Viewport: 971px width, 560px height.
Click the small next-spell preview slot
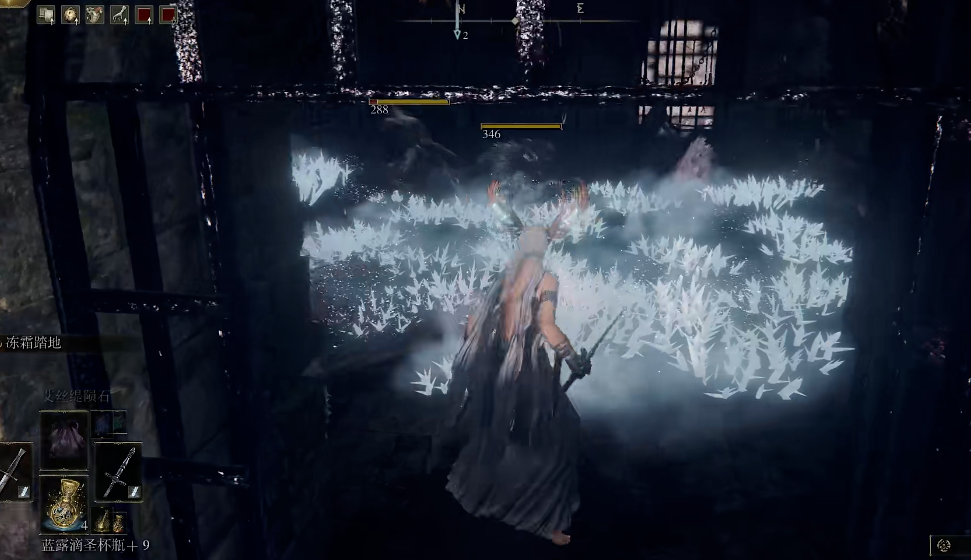click(x=108, y=424)
